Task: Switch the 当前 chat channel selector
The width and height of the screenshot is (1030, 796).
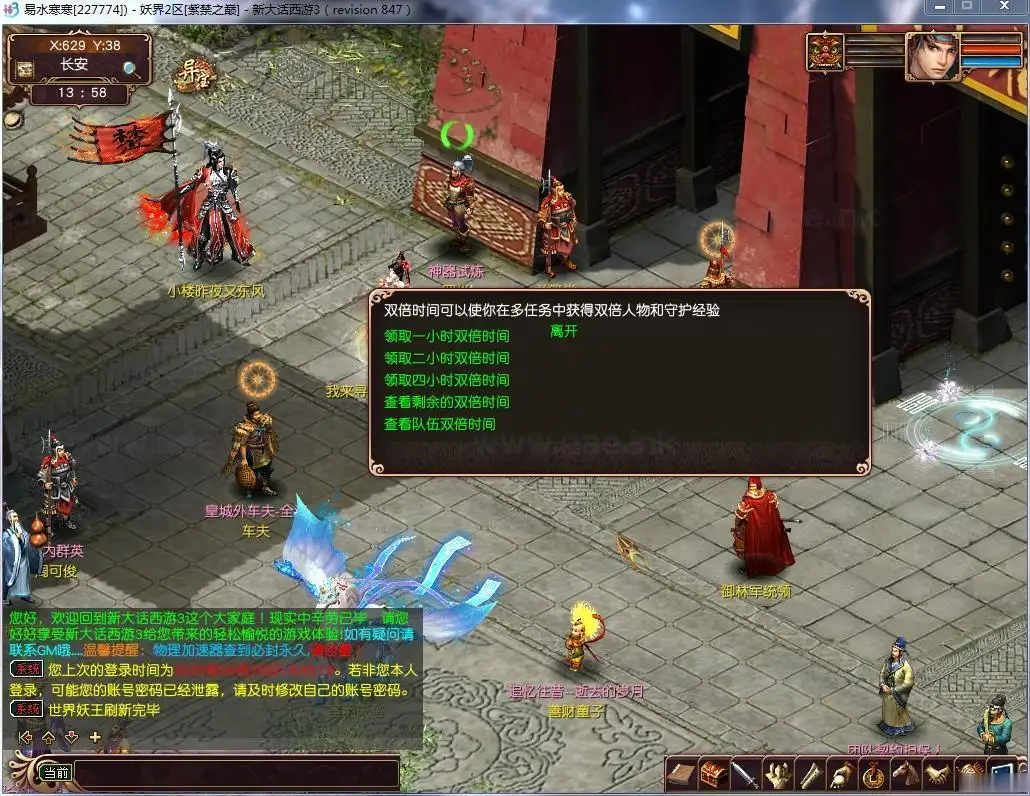Action: 55,773
